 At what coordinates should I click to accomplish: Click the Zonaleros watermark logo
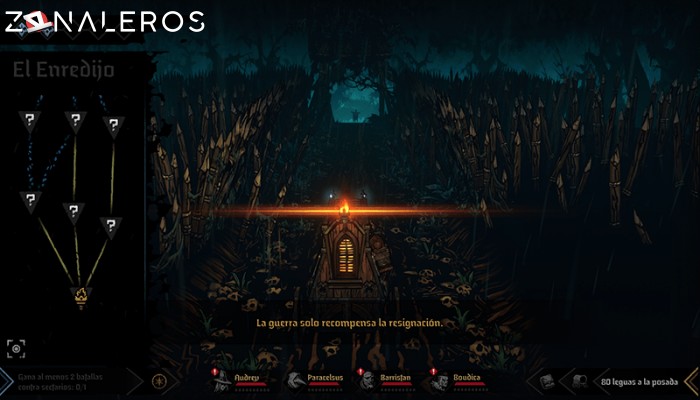pyautogui.click(x=103, y=21)
